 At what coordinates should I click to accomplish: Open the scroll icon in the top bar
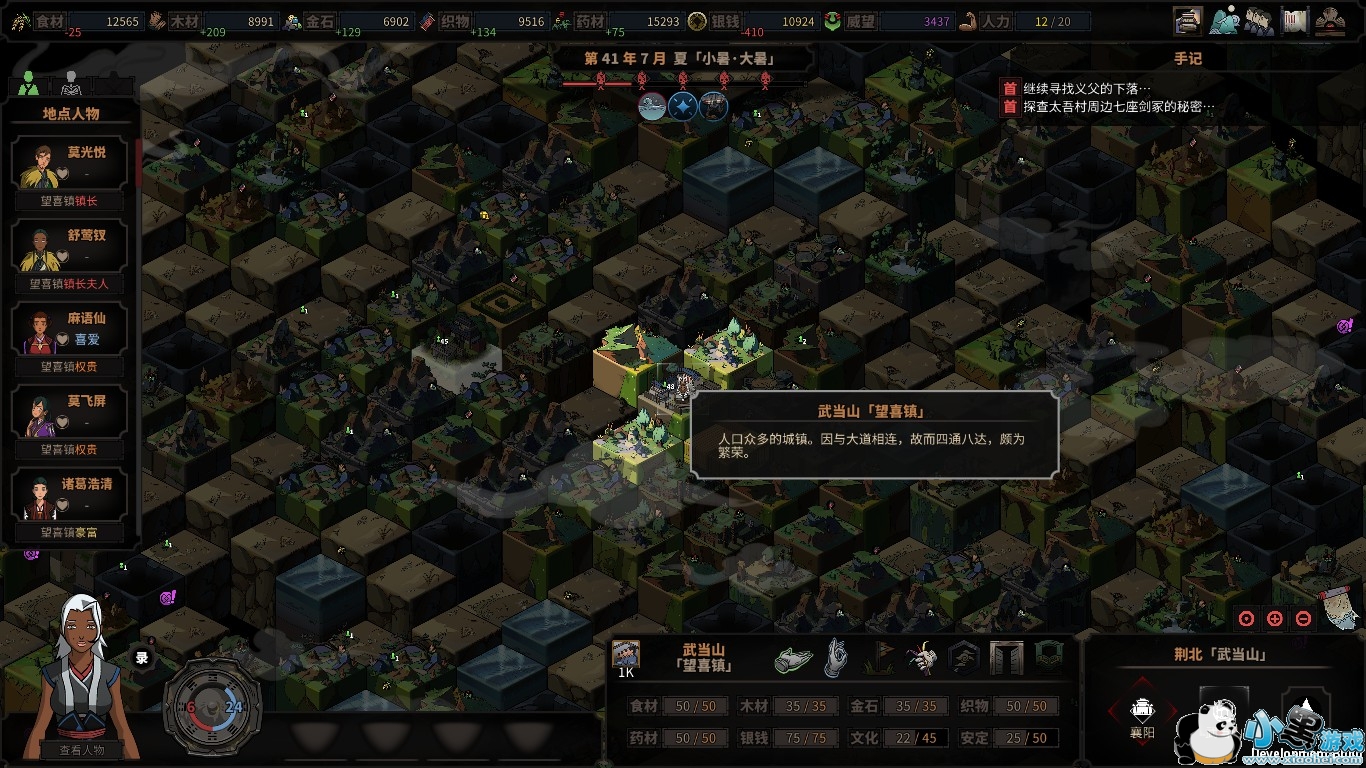tap(1295, 19)
